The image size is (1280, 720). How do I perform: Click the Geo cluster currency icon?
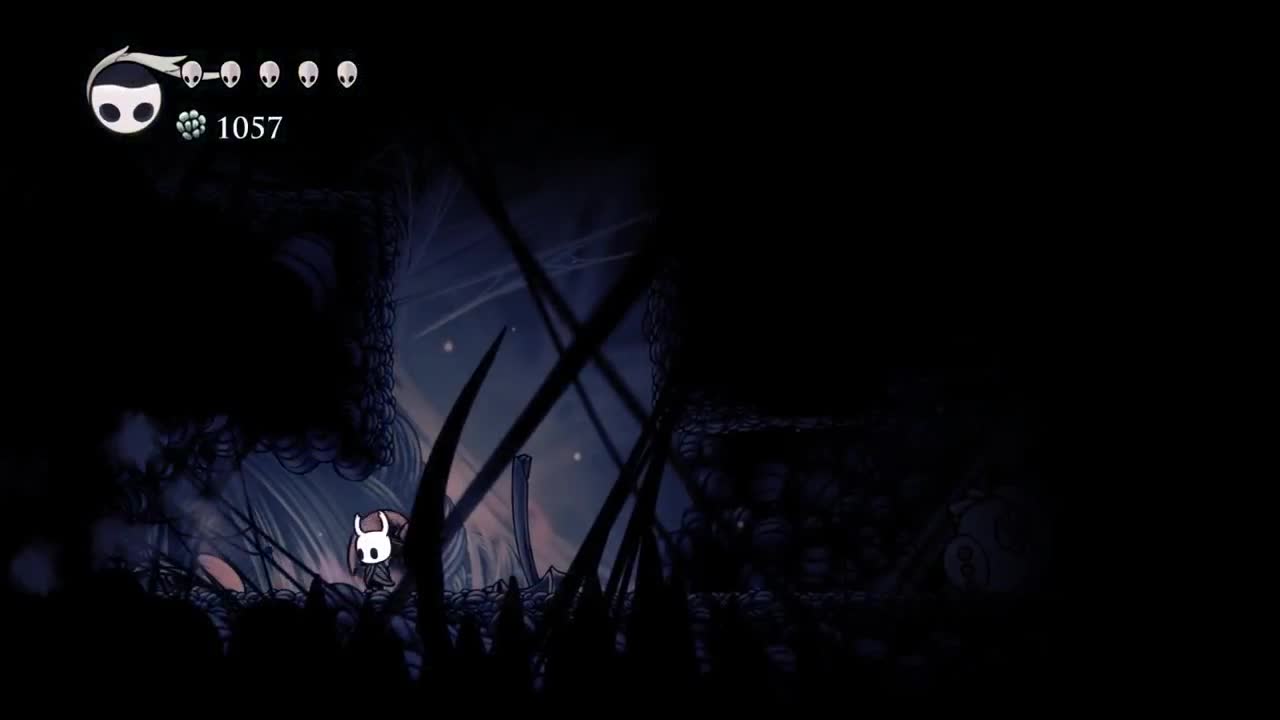coord(191,126)
